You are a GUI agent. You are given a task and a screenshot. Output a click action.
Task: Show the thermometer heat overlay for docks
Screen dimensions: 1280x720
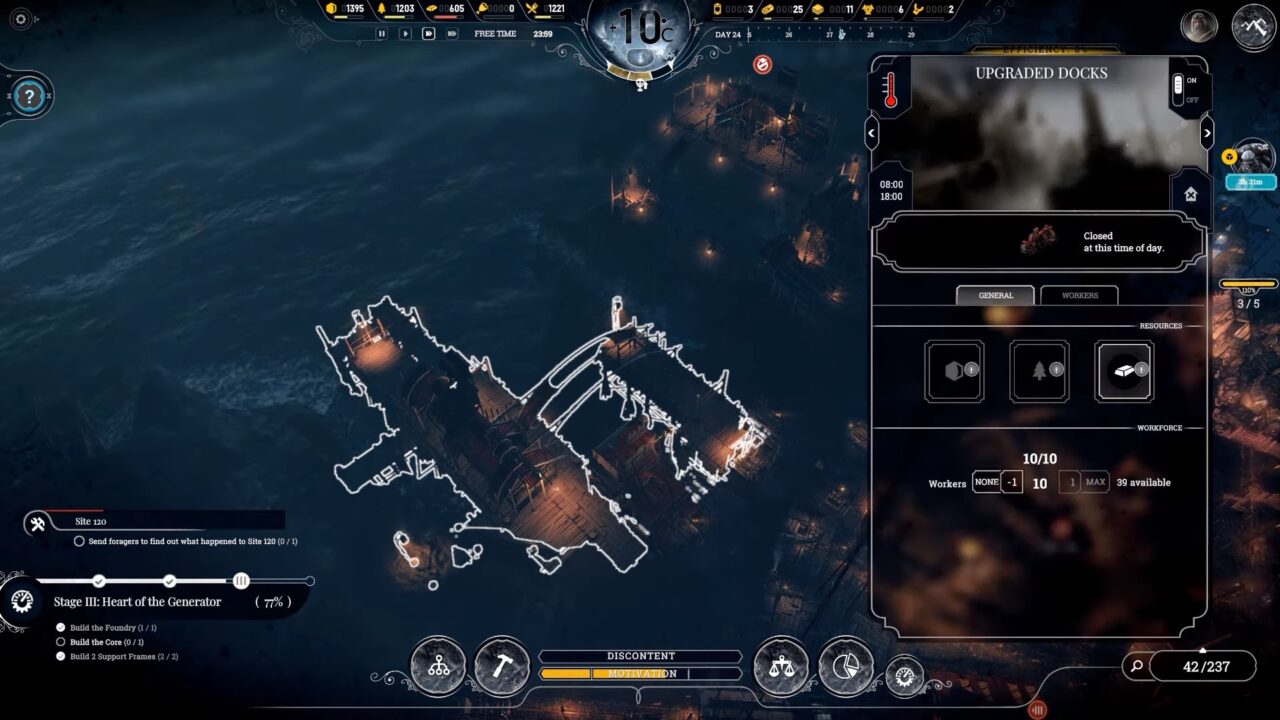pos(890,90)
